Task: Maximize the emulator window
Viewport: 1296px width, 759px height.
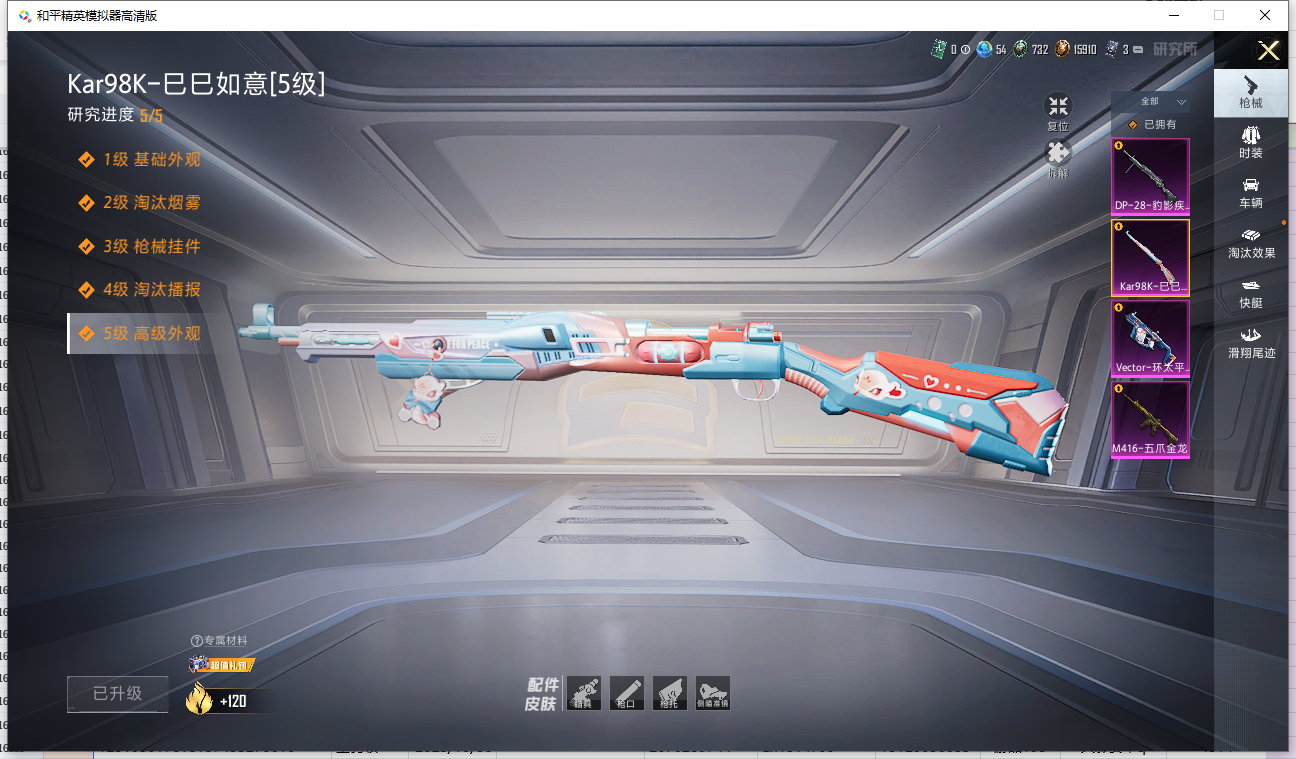Action: (x=1219, y=15)
